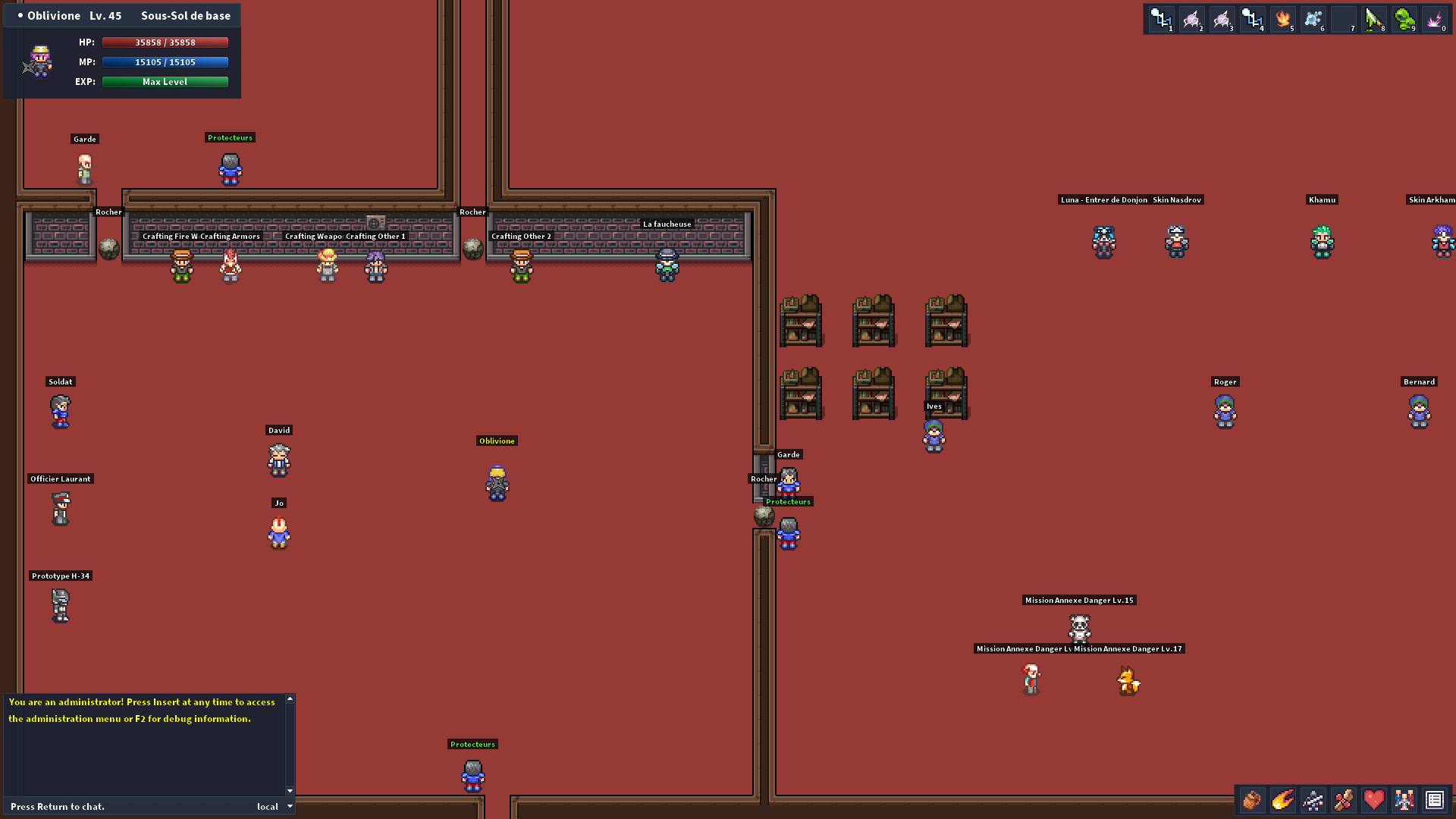This screenshot has height=819, width=1456.
Task: Click the empty hotbar slot 7
Action: [x=1343, y=19]
